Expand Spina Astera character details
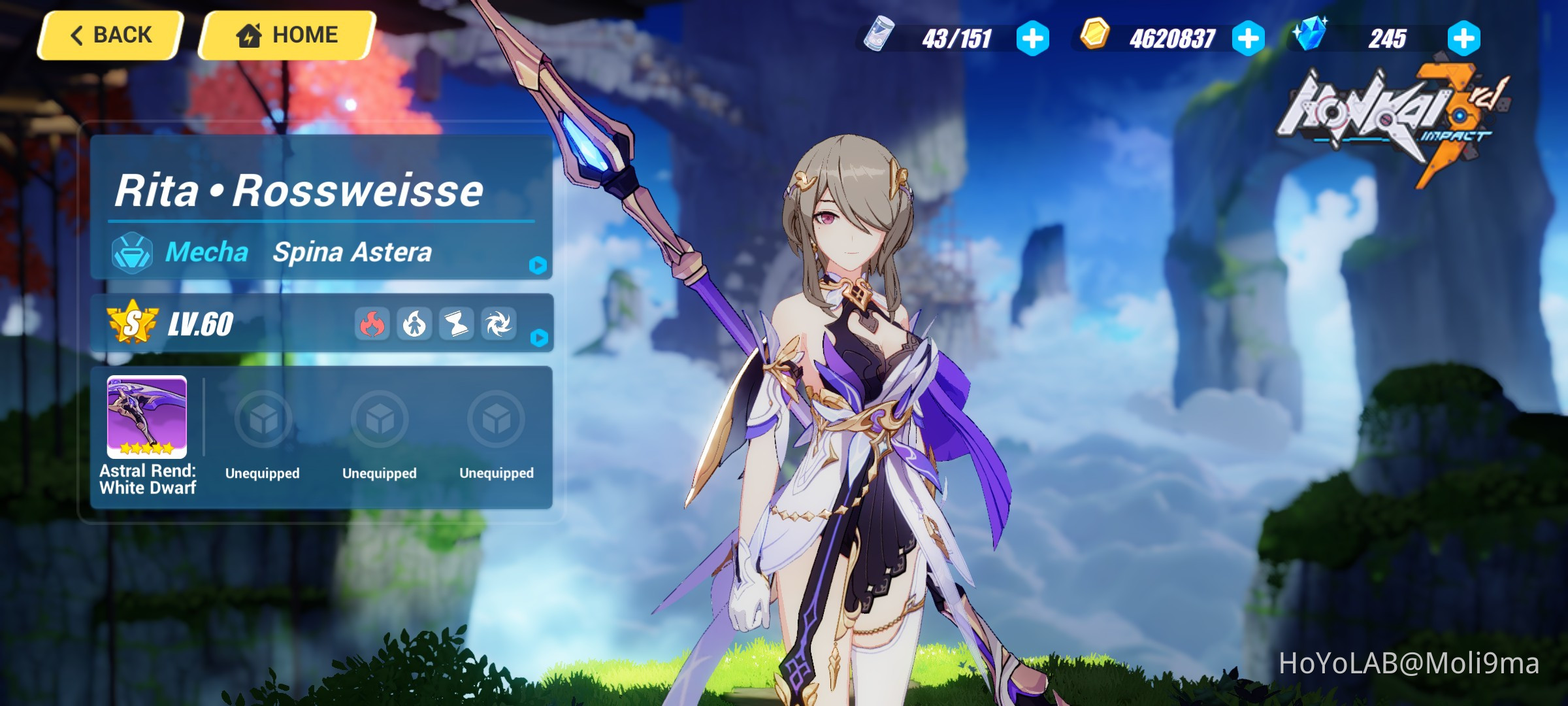This screenshot has width=1568, height=706. (x=537, y=267)
